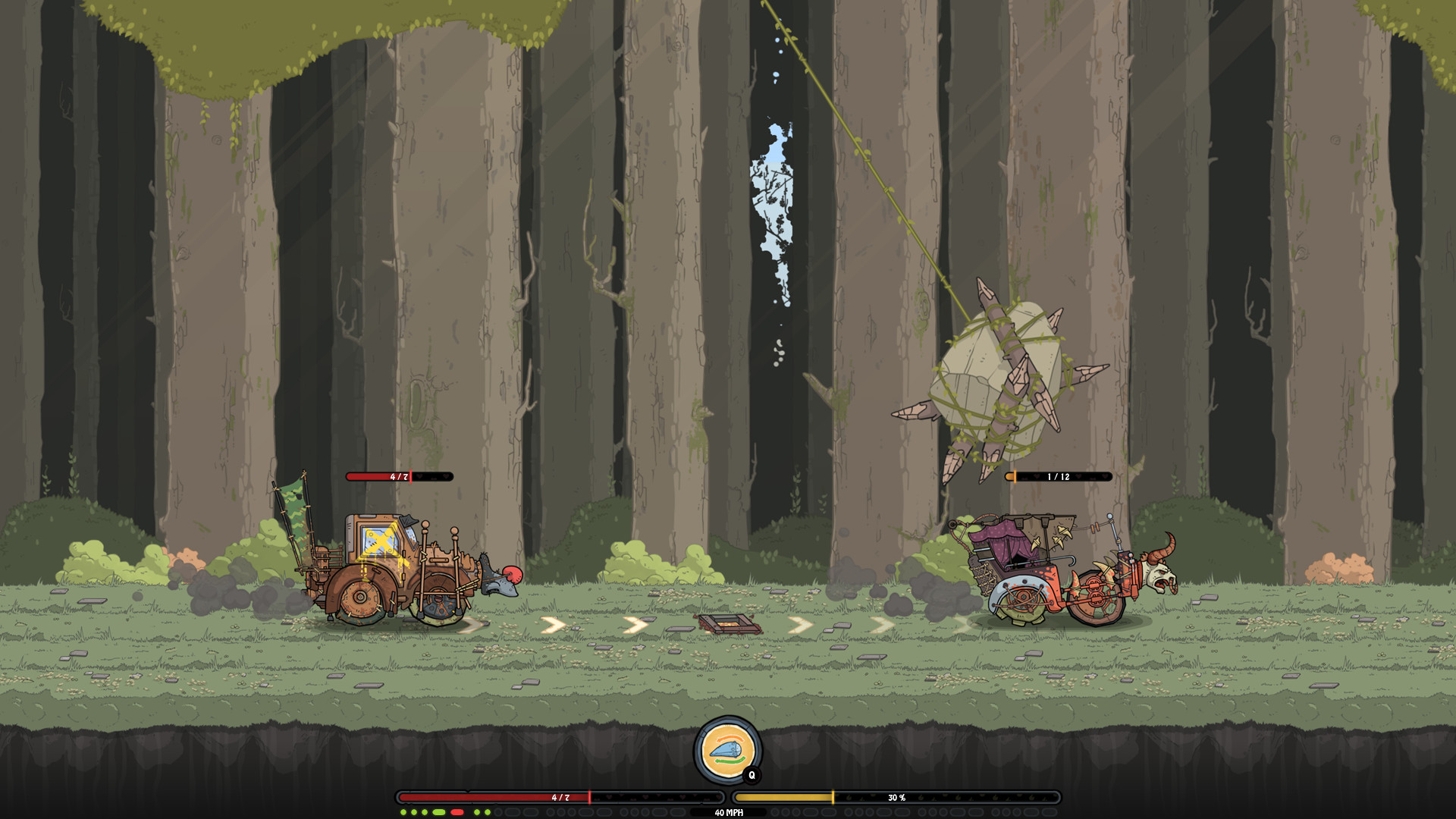Toggle the red pill status indicator bottom left
Screen dimensions: 1456x819
point(457,812)
